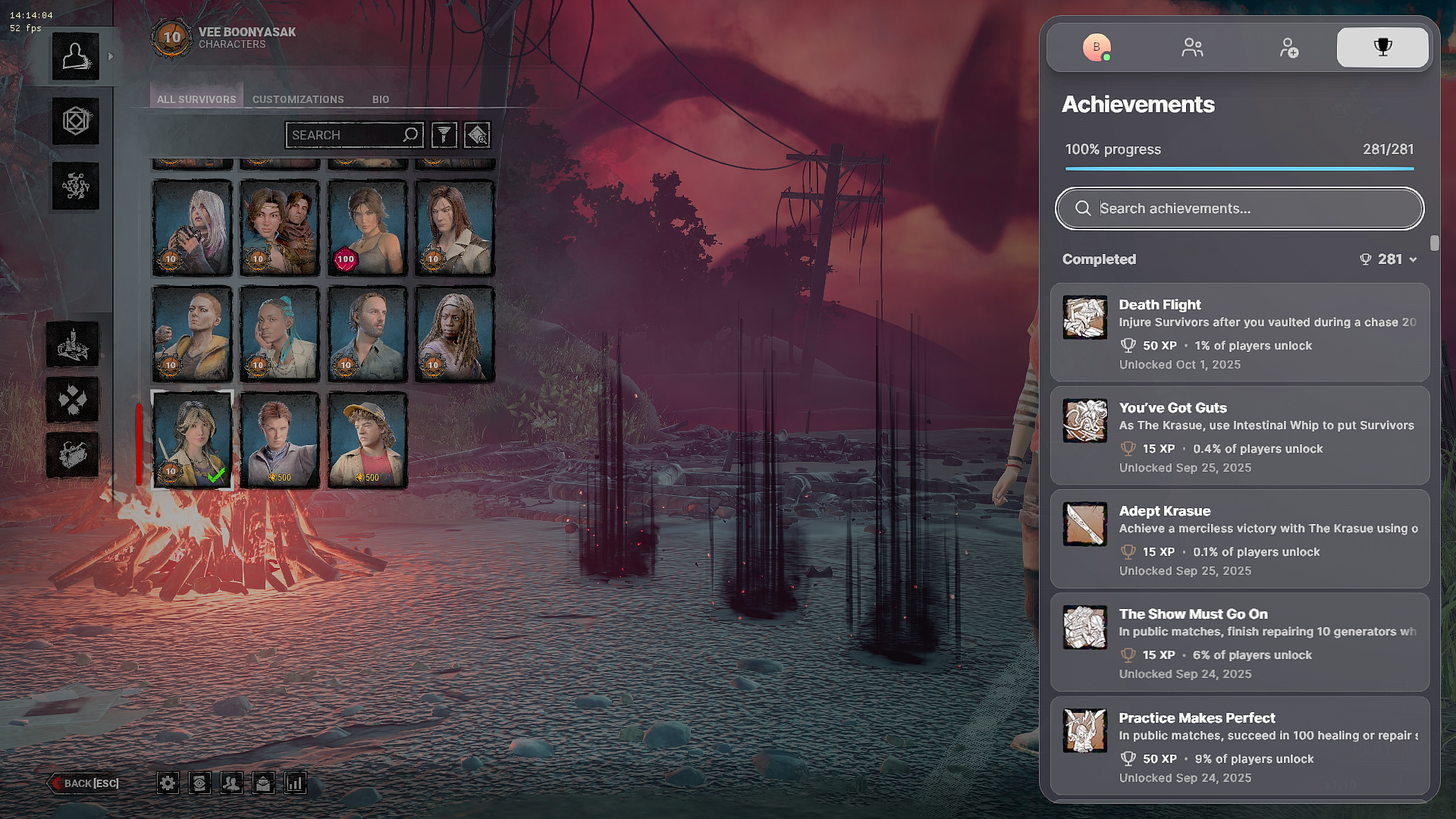Switch to the overlay friends tab
Screen dimensions: 1456x819
1192,48
